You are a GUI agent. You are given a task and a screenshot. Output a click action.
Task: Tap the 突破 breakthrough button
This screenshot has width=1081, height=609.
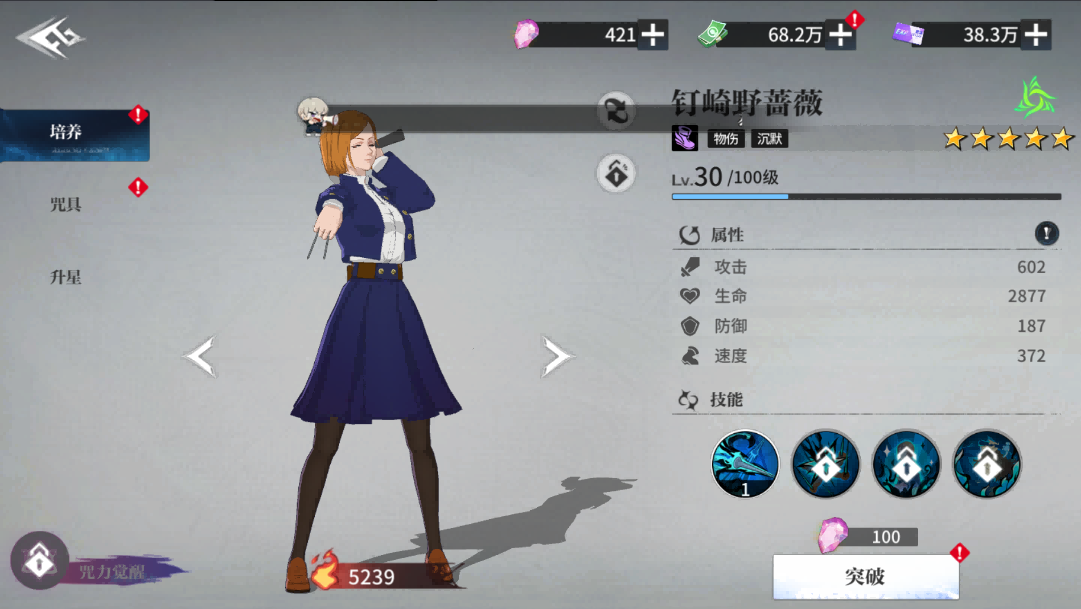coord(865,577)
